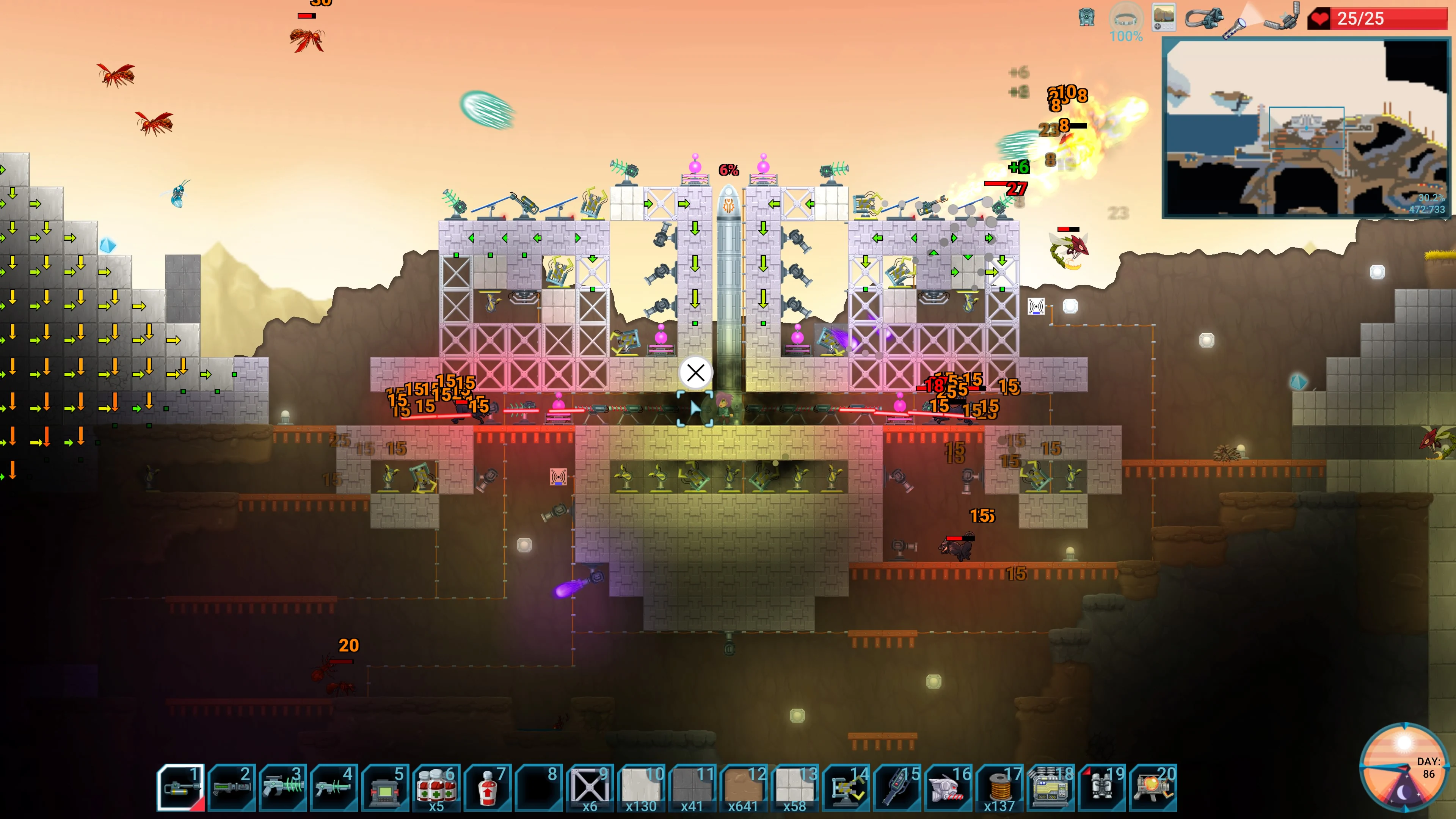
Task: Select the pistol in hotbar slot 1
Action: 181,786
